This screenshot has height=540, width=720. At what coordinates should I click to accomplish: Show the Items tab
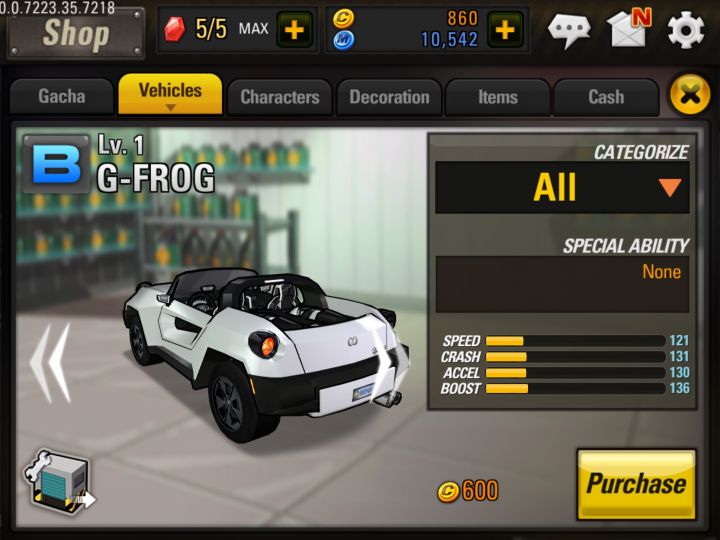497,97
